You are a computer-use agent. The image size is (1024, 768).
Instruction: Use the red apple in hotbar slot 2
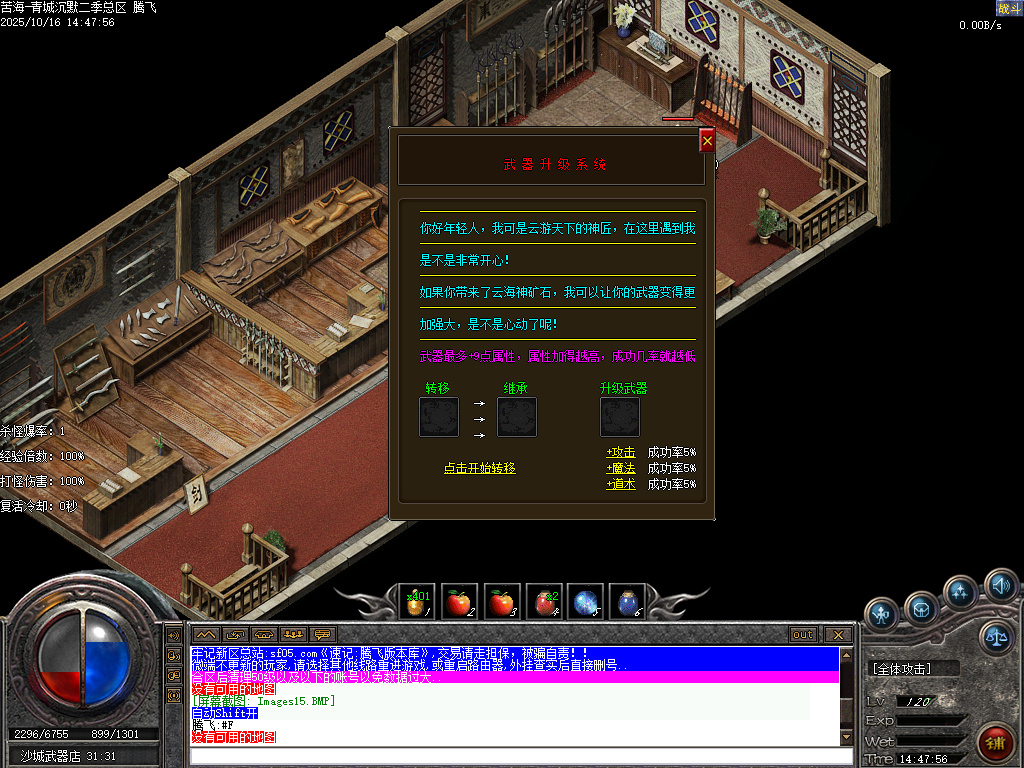[459, 602]
